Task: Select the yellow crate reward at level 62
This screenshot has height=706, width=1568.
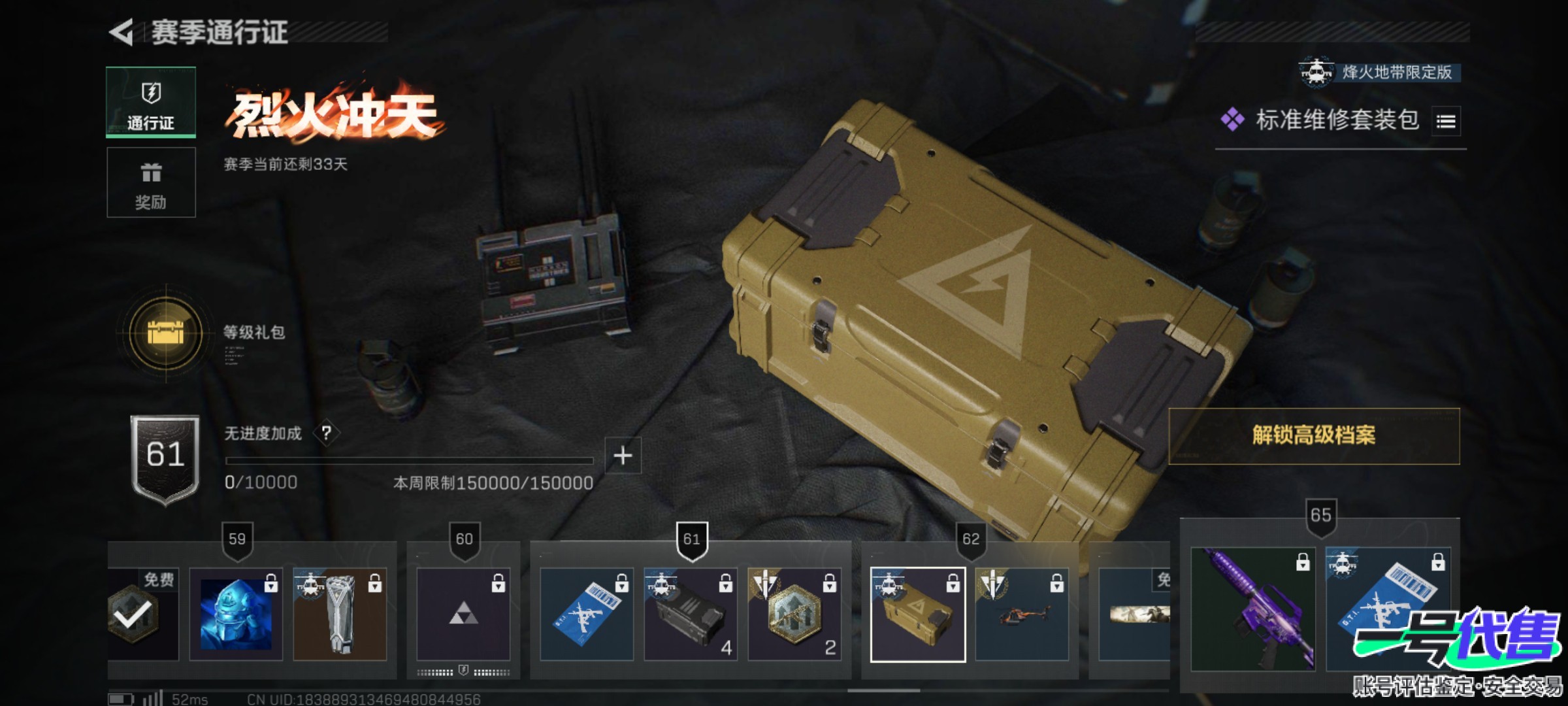Action: tap(917, 614)
